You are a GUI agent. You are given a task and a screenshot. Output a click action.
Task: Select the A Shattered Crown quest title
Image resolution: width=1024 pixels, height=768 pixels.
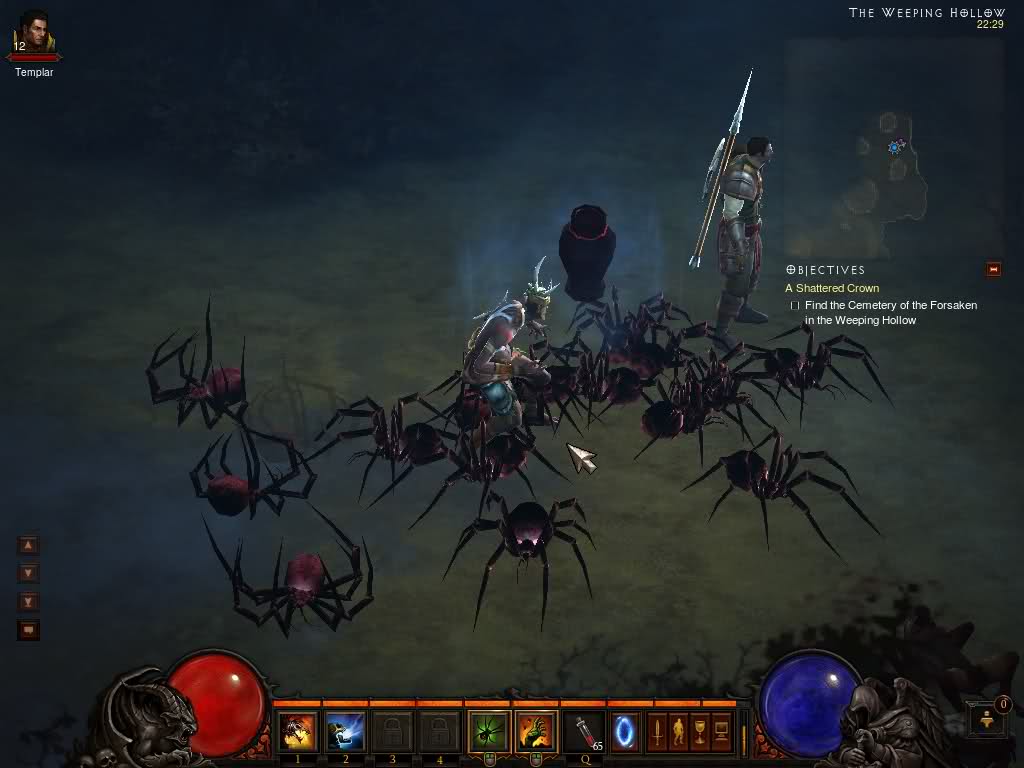click(832, 288)
